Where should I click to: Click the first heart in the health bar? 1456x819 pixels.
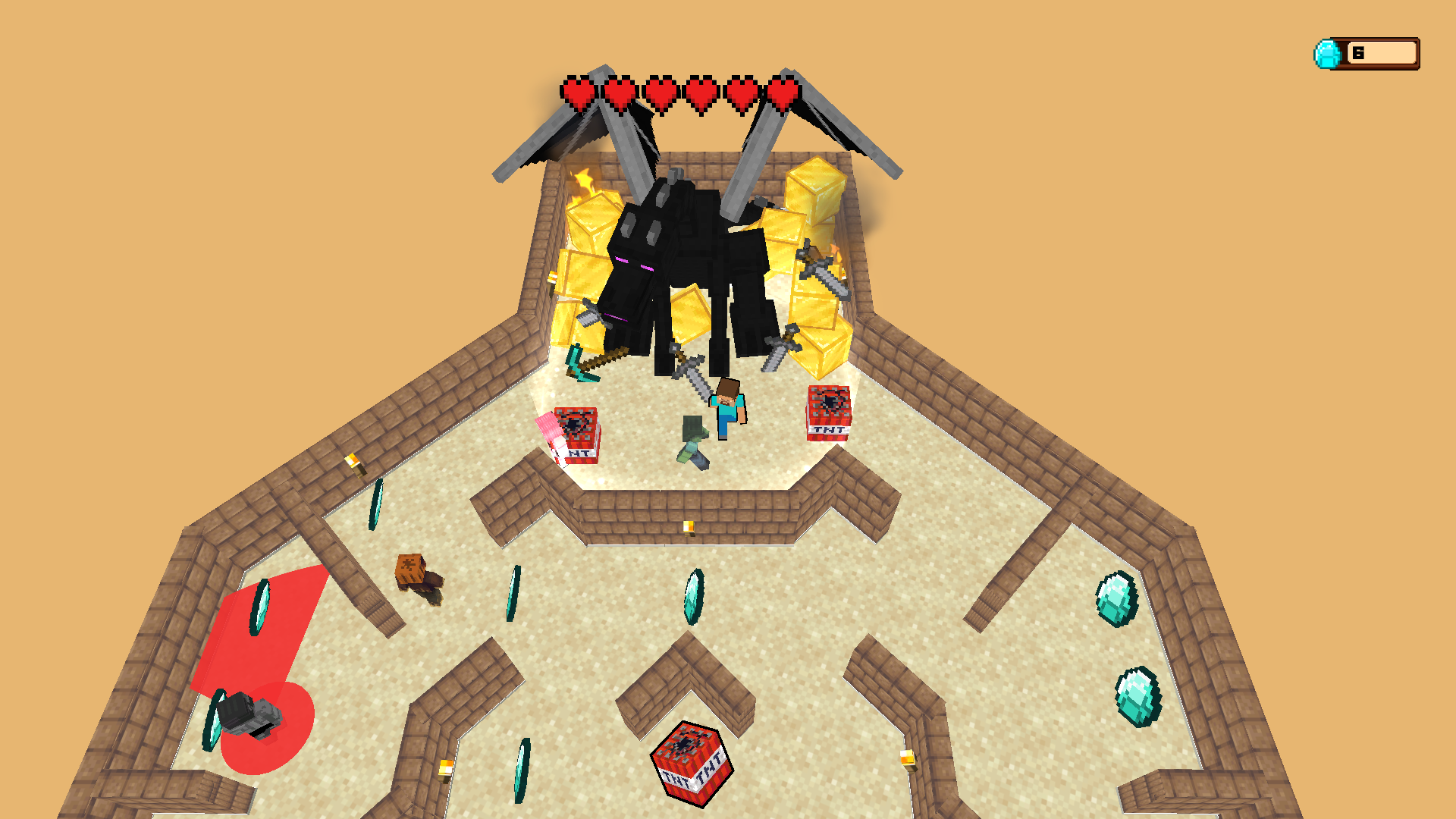coord(578,93)
